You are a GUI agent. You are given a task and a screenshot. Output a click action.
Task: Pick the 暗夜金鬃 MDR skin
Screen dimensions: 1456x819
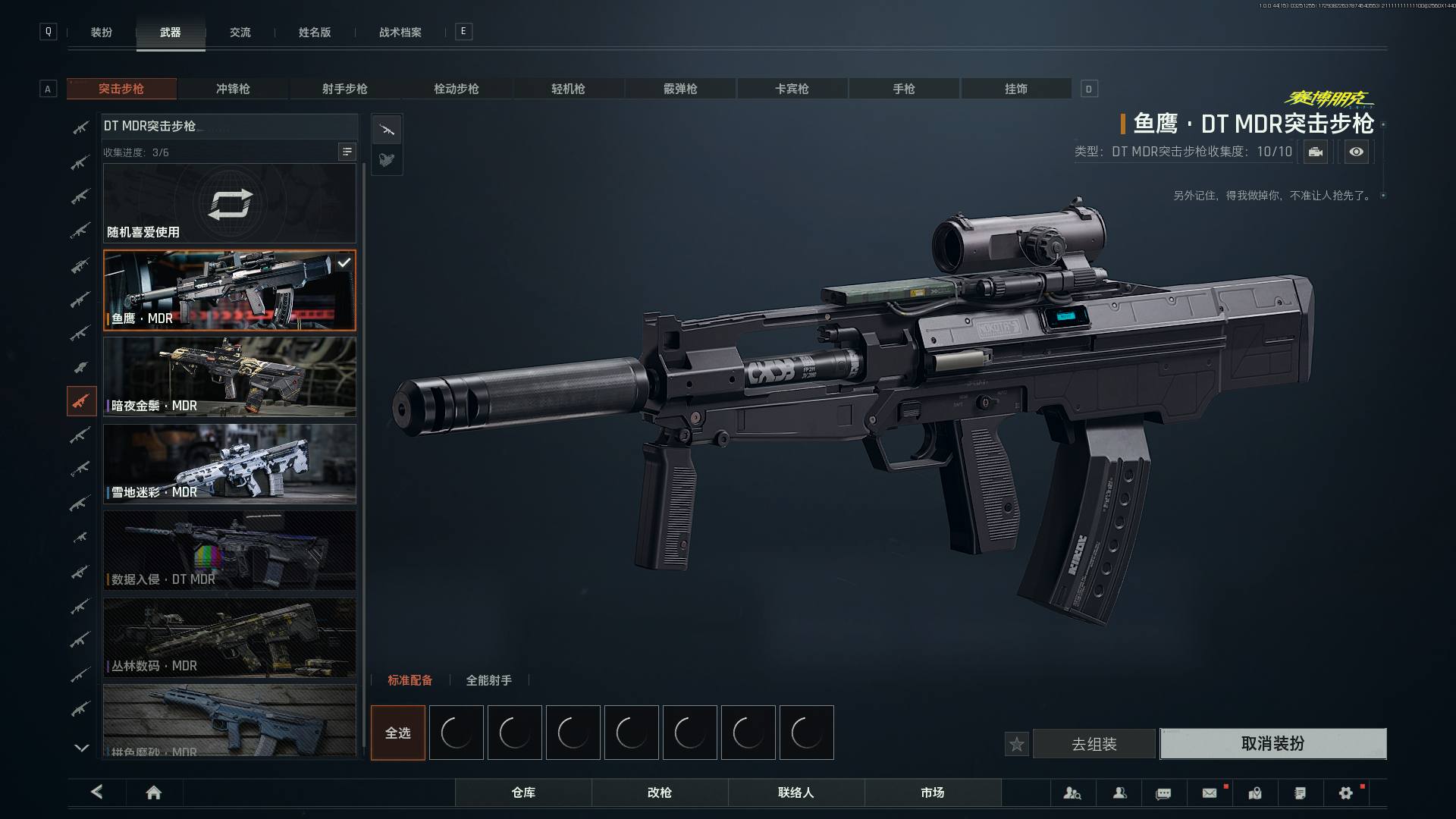click(230, 377)
